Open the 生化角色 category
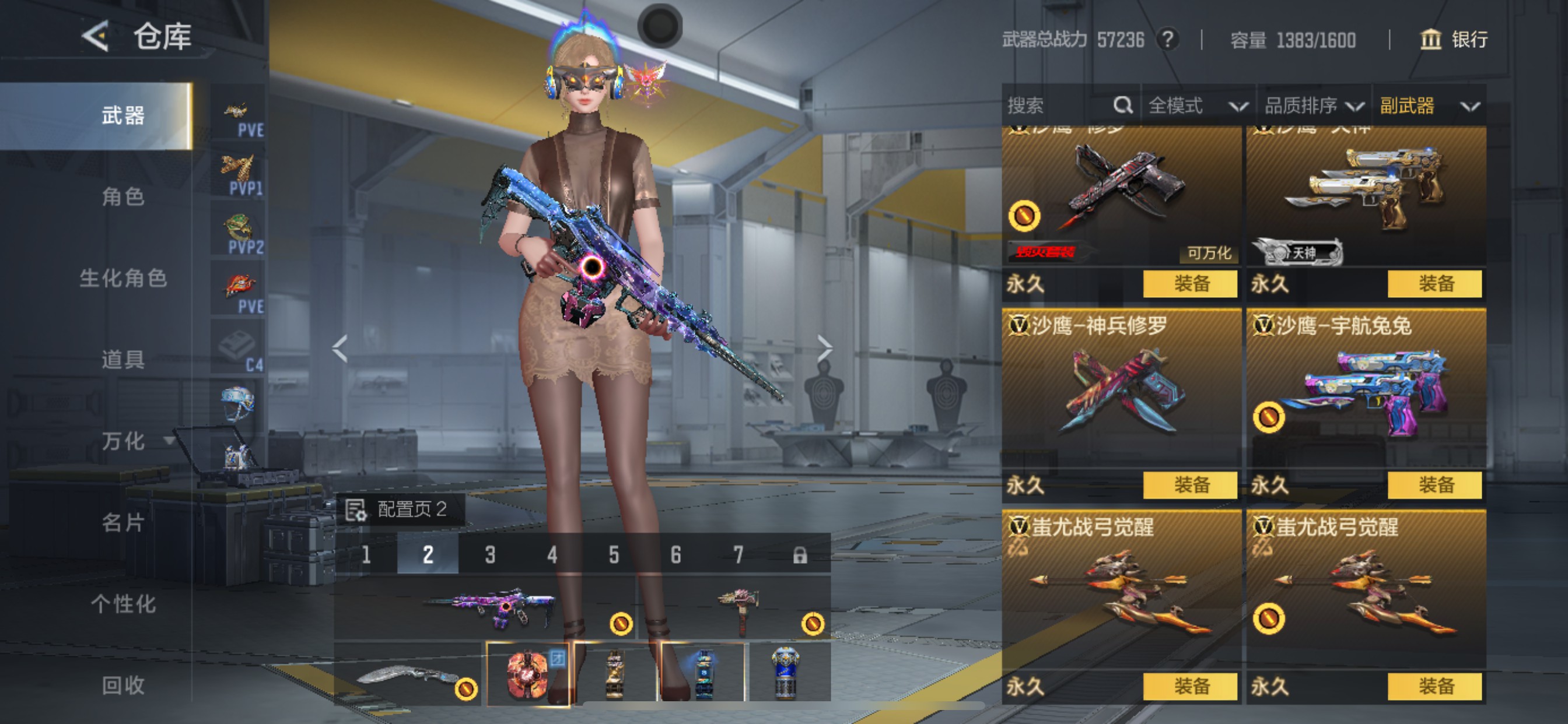The width and height of the screenshot is (1568, 724). point(123,279)
